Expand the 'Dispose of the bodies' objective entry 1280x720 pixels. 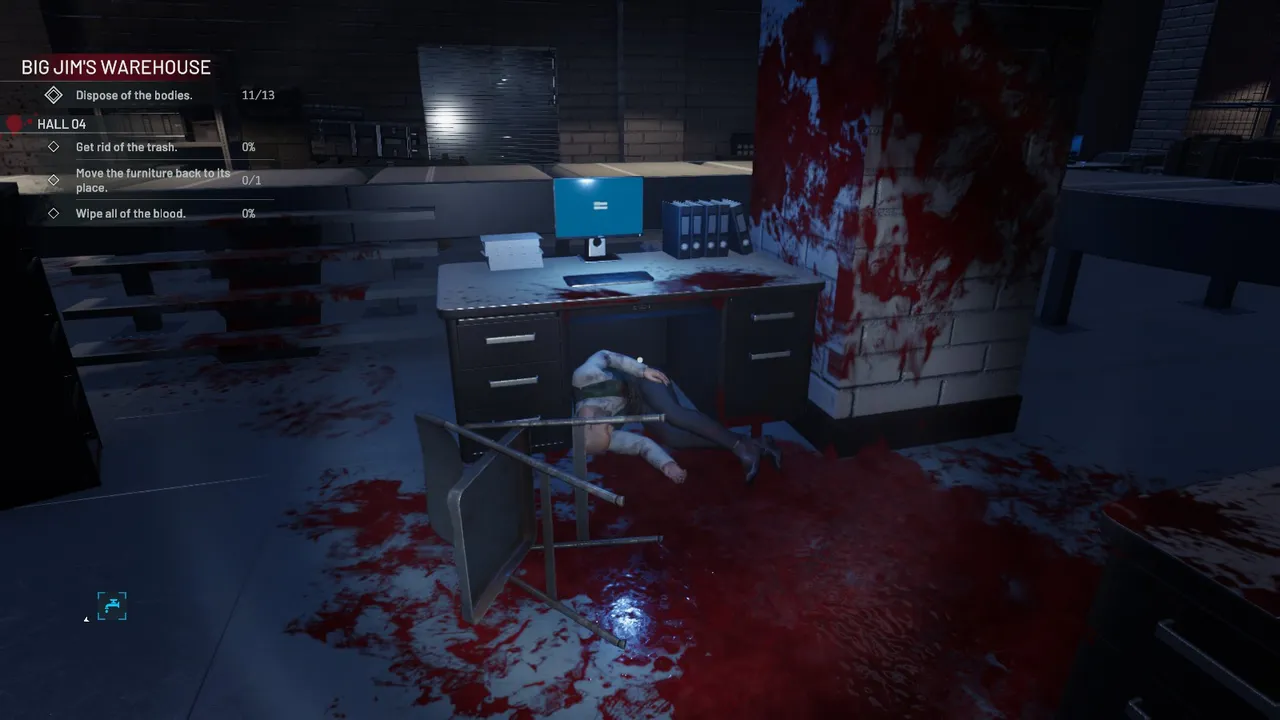pyautogui.click(x=133, y=94)
